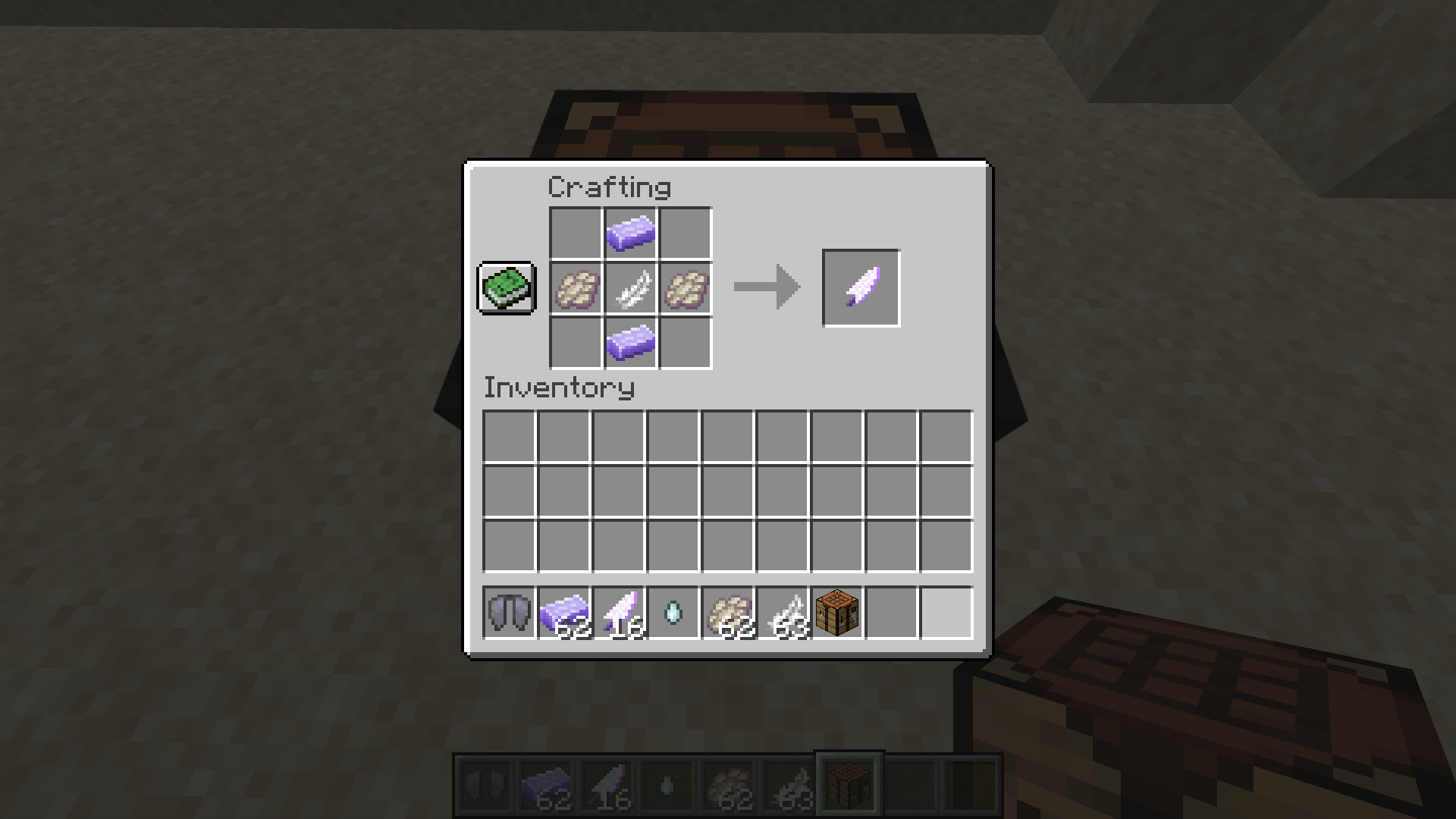The width and height of the screenshot is (1456, 819).
Task: Click the Crafting title label
Action: pos(610,187)
